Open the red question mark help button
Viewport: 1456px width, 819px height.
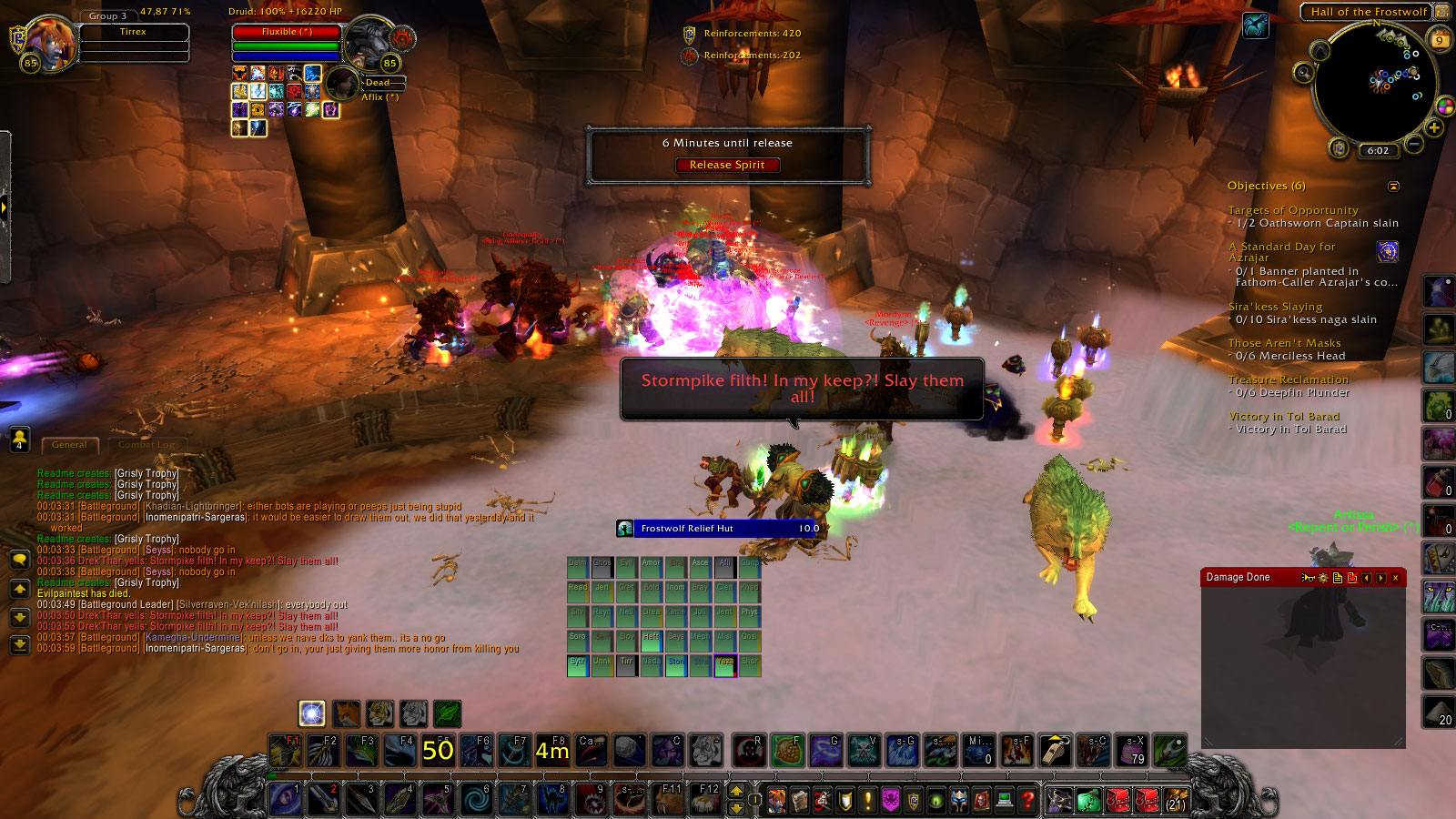tap(1027, 800)
